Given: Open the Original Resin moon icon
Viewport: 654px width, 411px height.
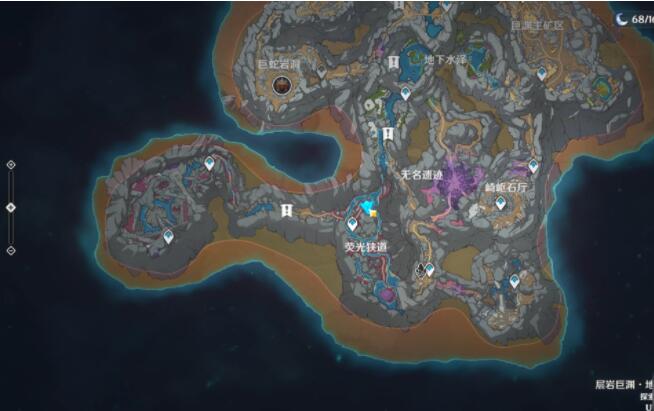Looking at the screenshot, I should [x=622, y=18].
